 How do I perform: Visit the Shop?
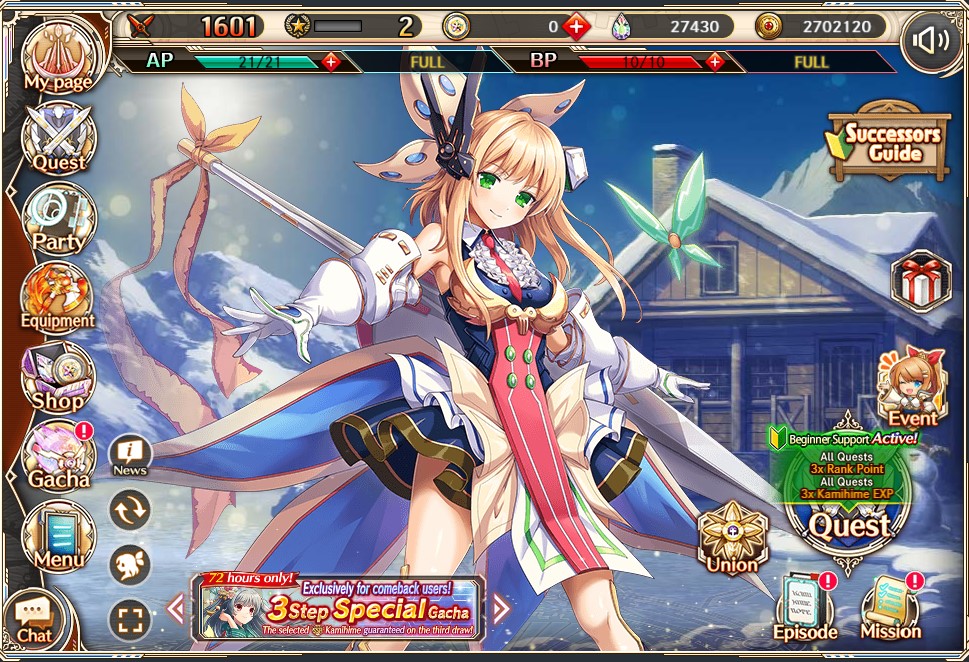(58, 377)
